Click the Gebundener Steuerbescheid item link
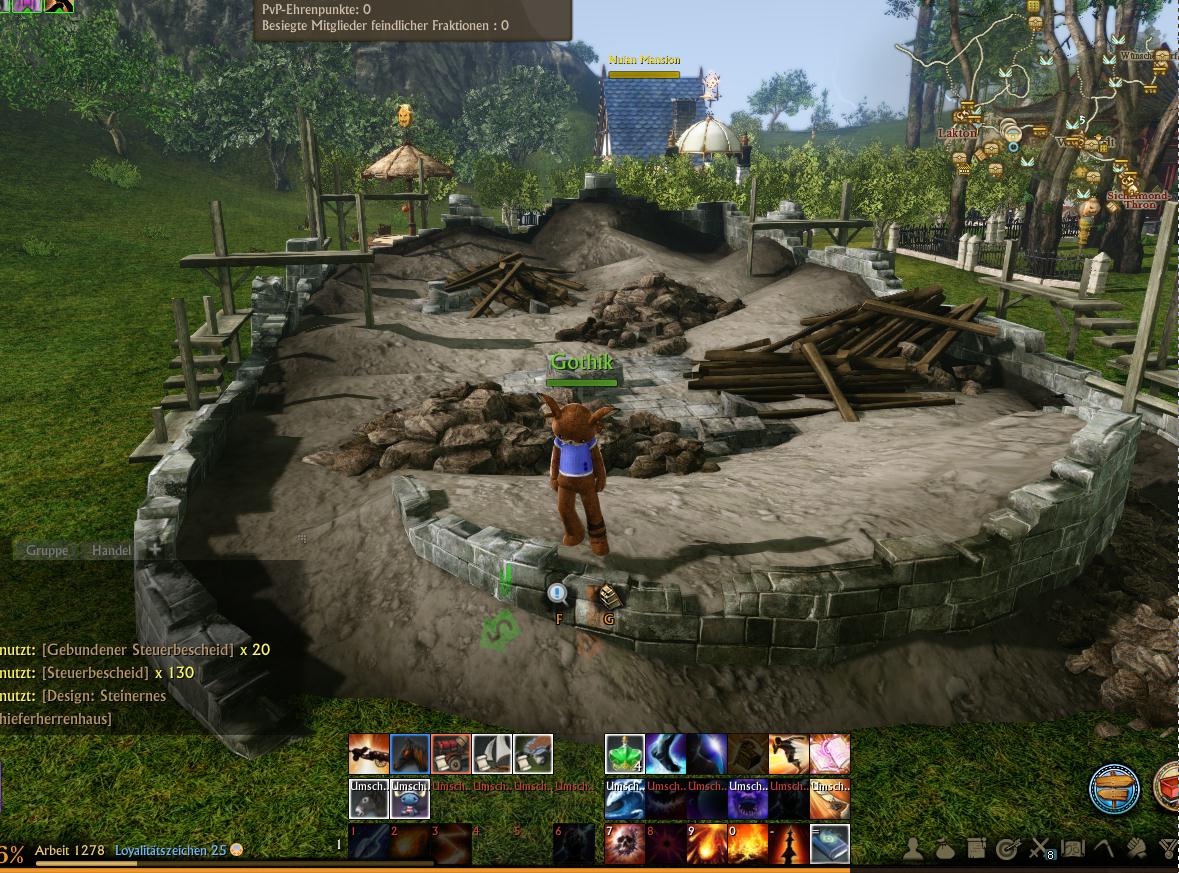Image resolution: width=1179 pixels, height=873 pixels. pyautogui.click(x=138, y=650)
